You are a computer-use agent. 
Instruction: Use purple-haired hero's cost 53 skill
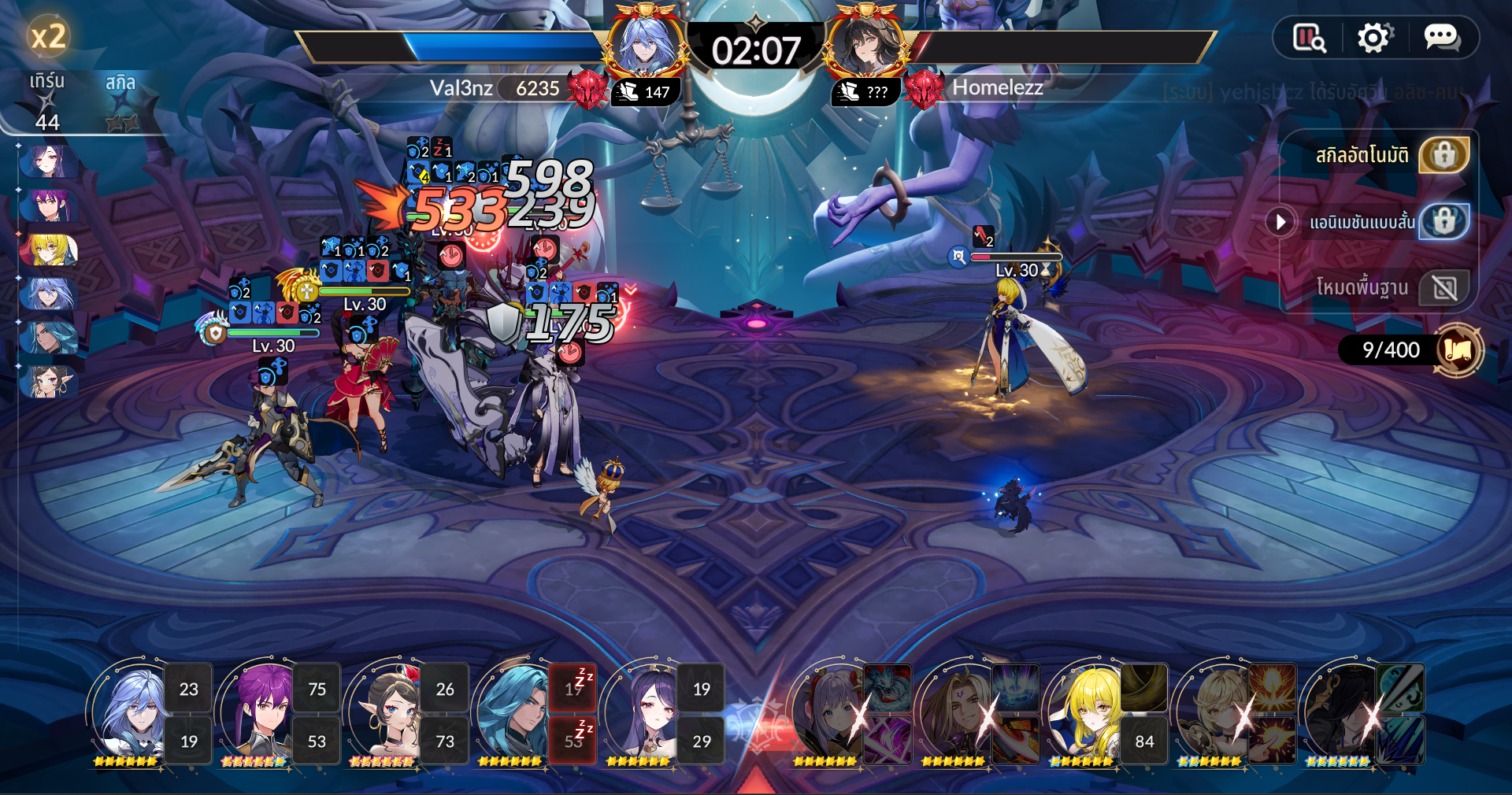[x=317, y=741]
